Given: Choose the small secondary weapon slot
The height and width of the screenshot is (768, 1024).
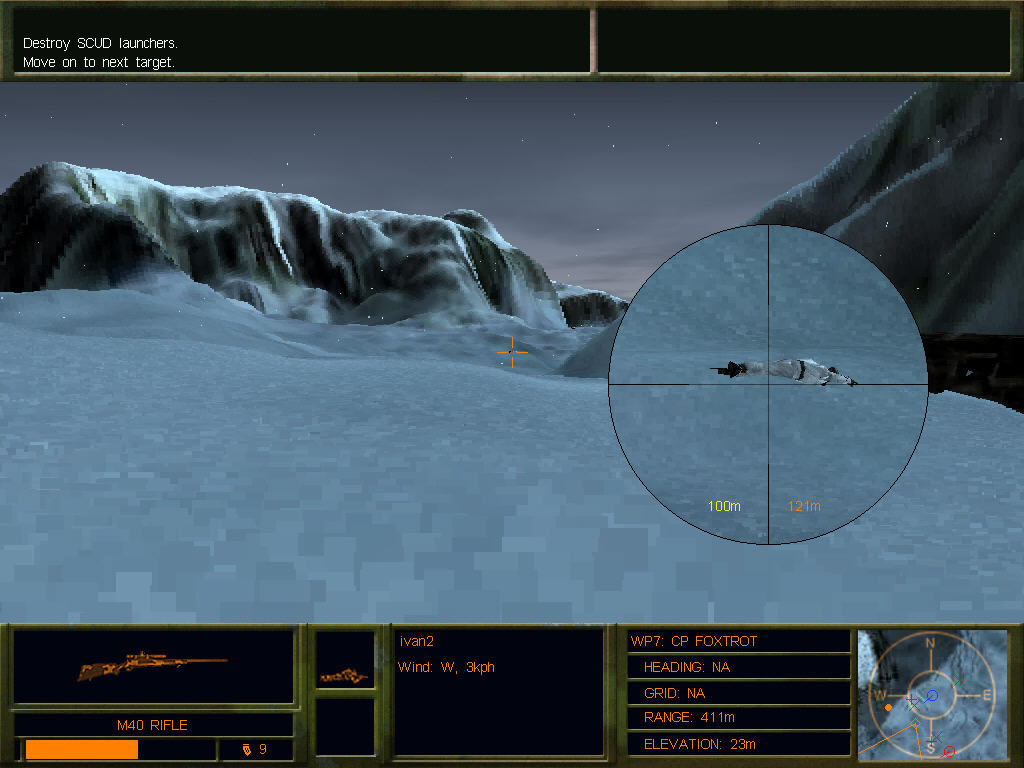Looking at the screenshot, I should [345, 661].
